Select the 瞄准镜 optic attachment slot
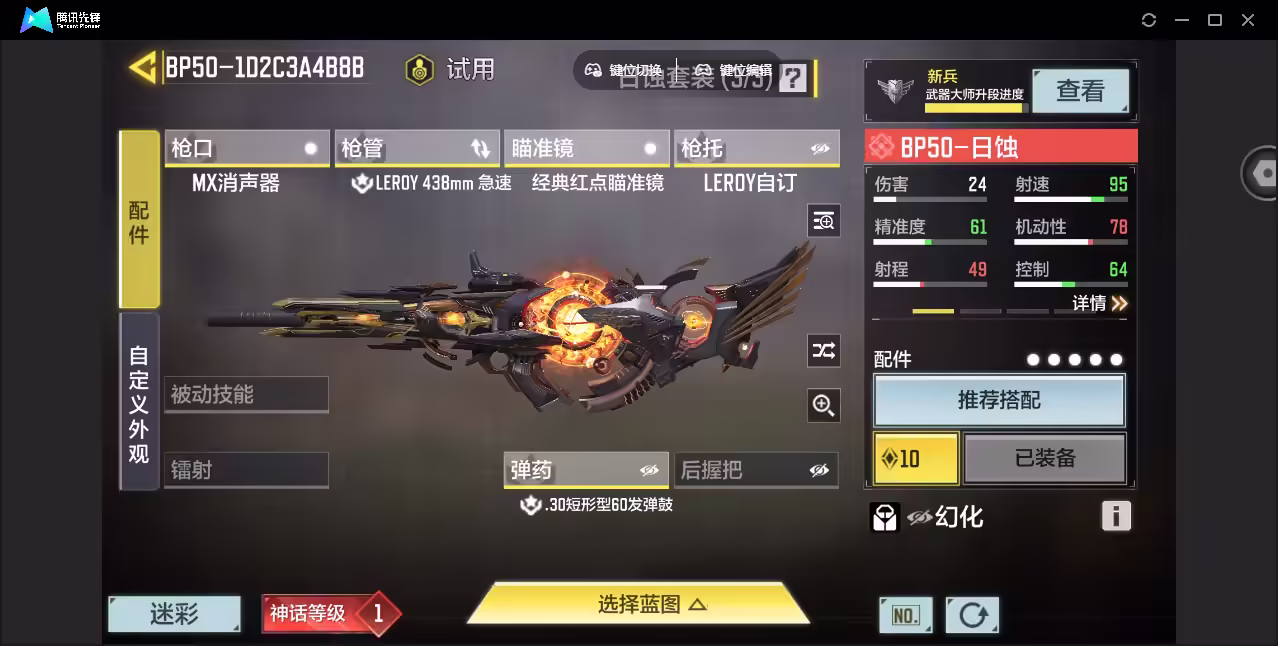Image resolution: width=1278 pixels, height=646 pixels. click(x=586, y=149)
